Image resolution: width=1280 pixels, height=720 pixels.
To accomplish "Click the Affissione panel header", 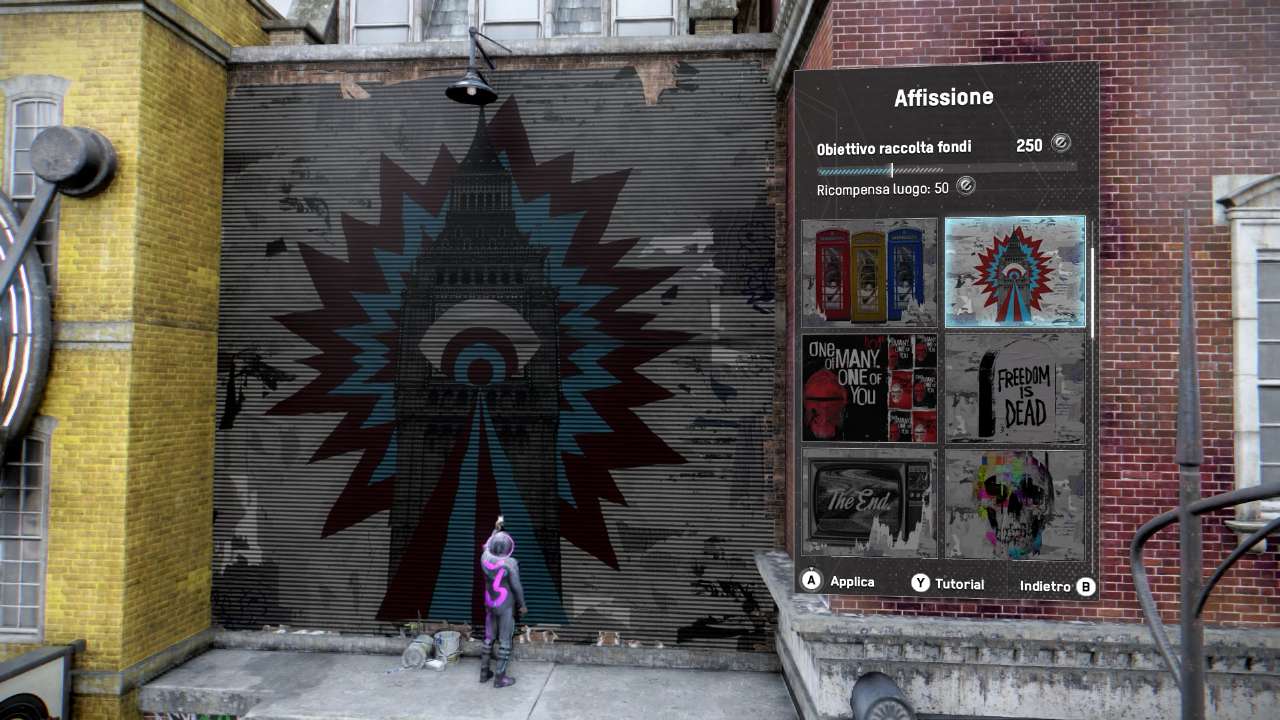I will point(944,96).
